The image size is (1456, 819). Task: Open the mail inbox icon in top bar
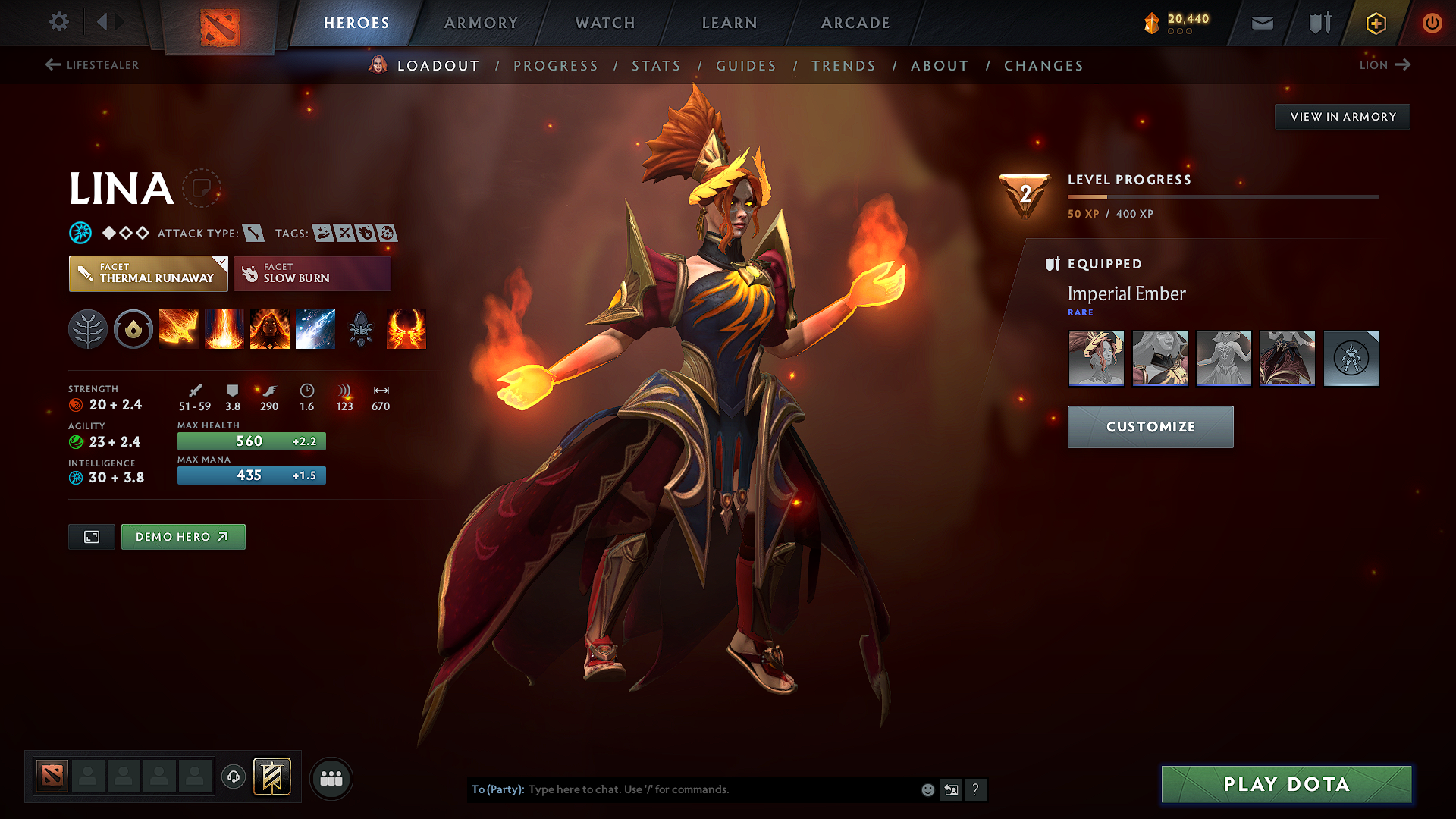tap(1262, 23)
